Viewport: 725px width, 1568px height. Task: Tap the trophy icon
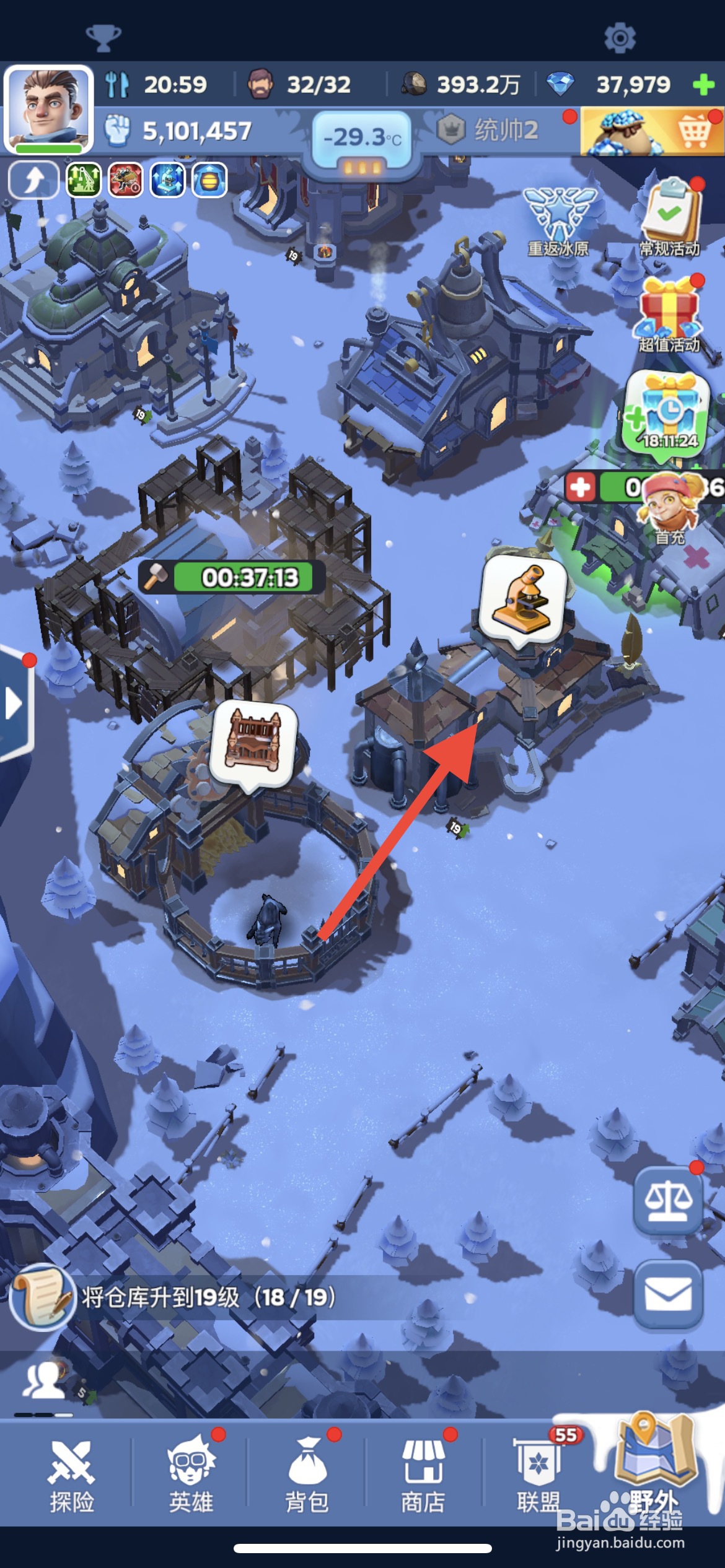pyautogui.click(x=103, y=38)
